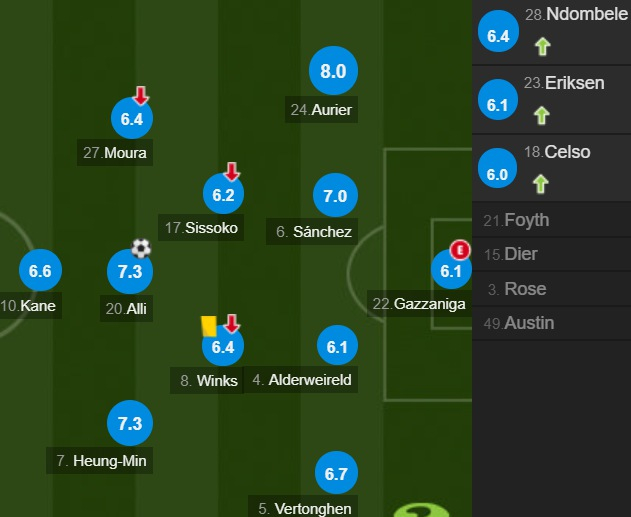Open goalkeeper Gazzaniga's rating bubble
Image resolution: width=631 pixels, height=517 pixels.
(450, 270)
